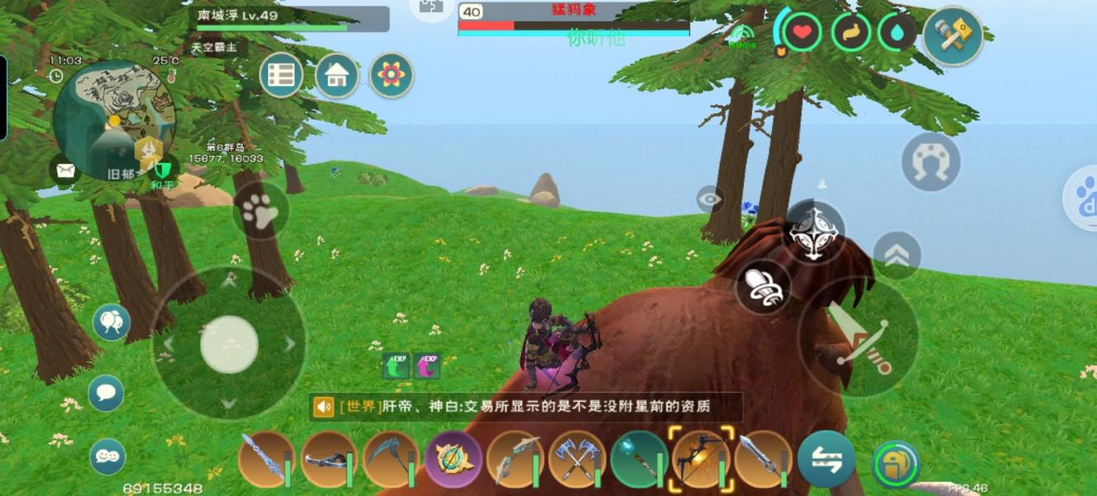Viewport: 1097px width, 496px height.
Task: Select the highlighted bow hotbar slot
Action: pos(701,460)
